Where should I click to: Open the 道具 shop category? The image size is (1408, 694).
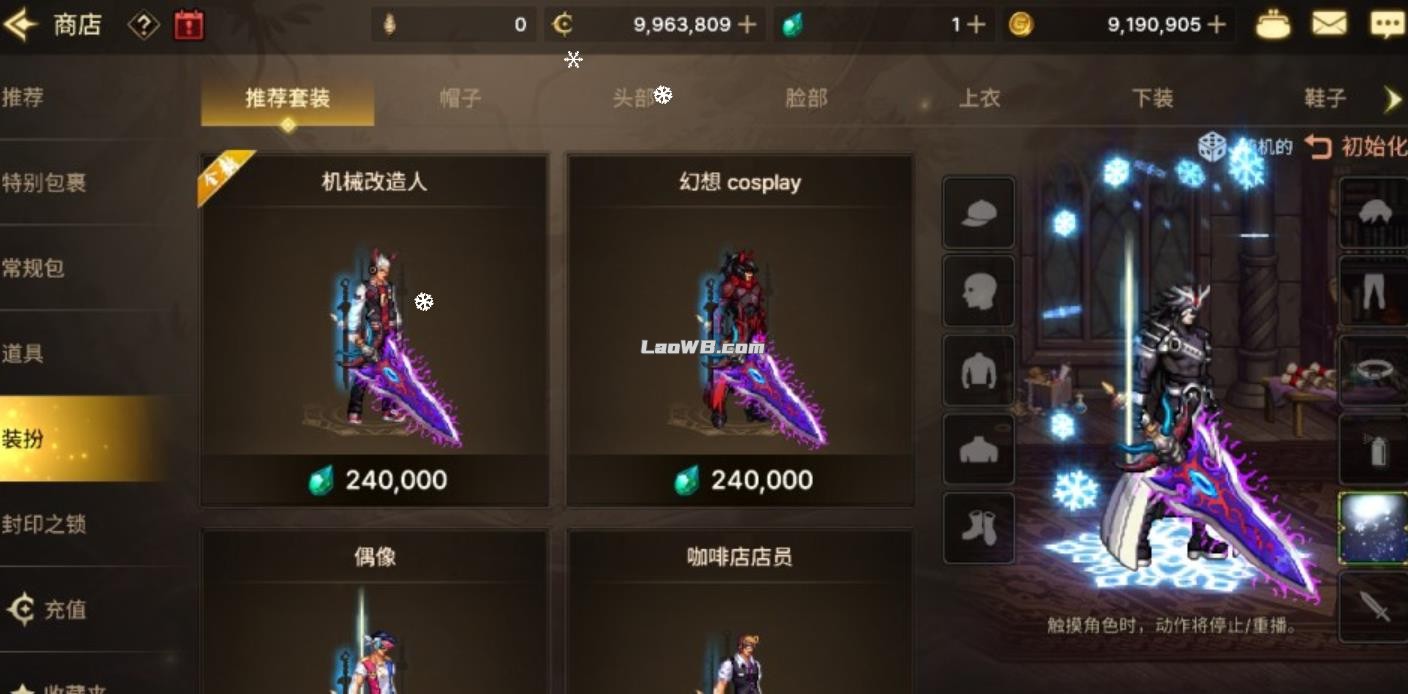[23, 353]
